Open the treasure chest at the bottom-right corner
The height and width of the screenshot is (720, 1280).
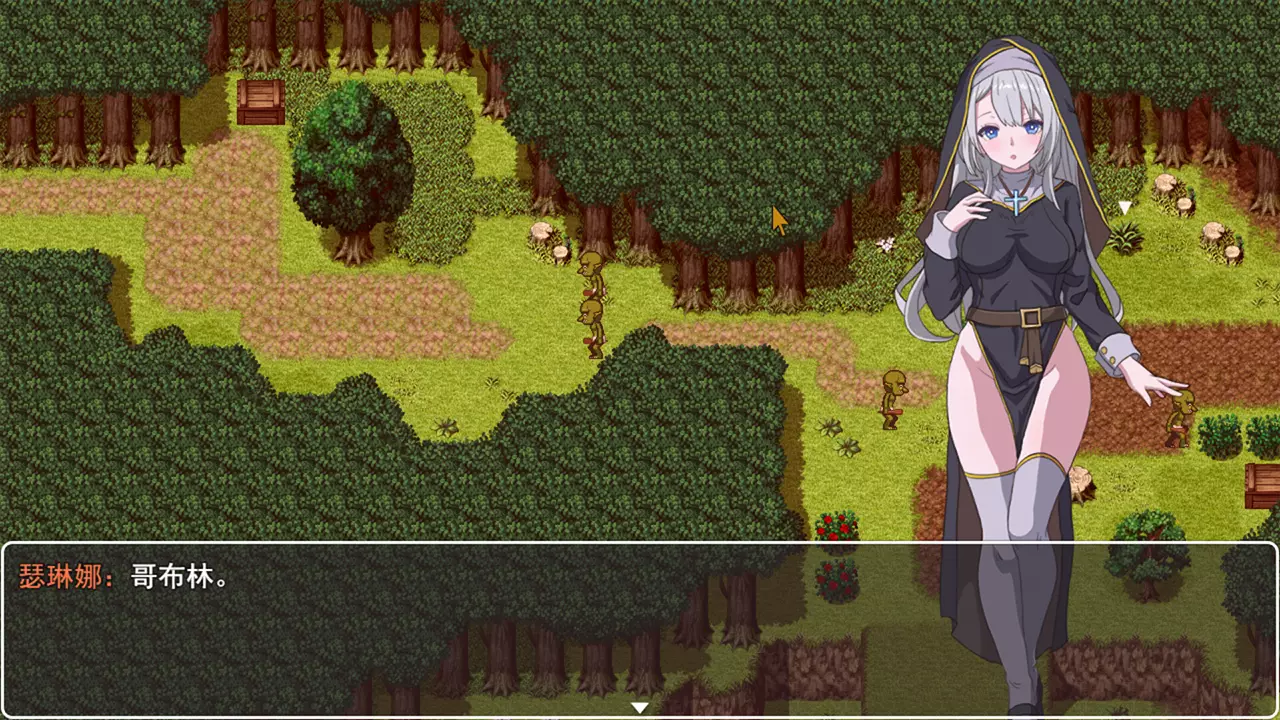coord(1262,485)
